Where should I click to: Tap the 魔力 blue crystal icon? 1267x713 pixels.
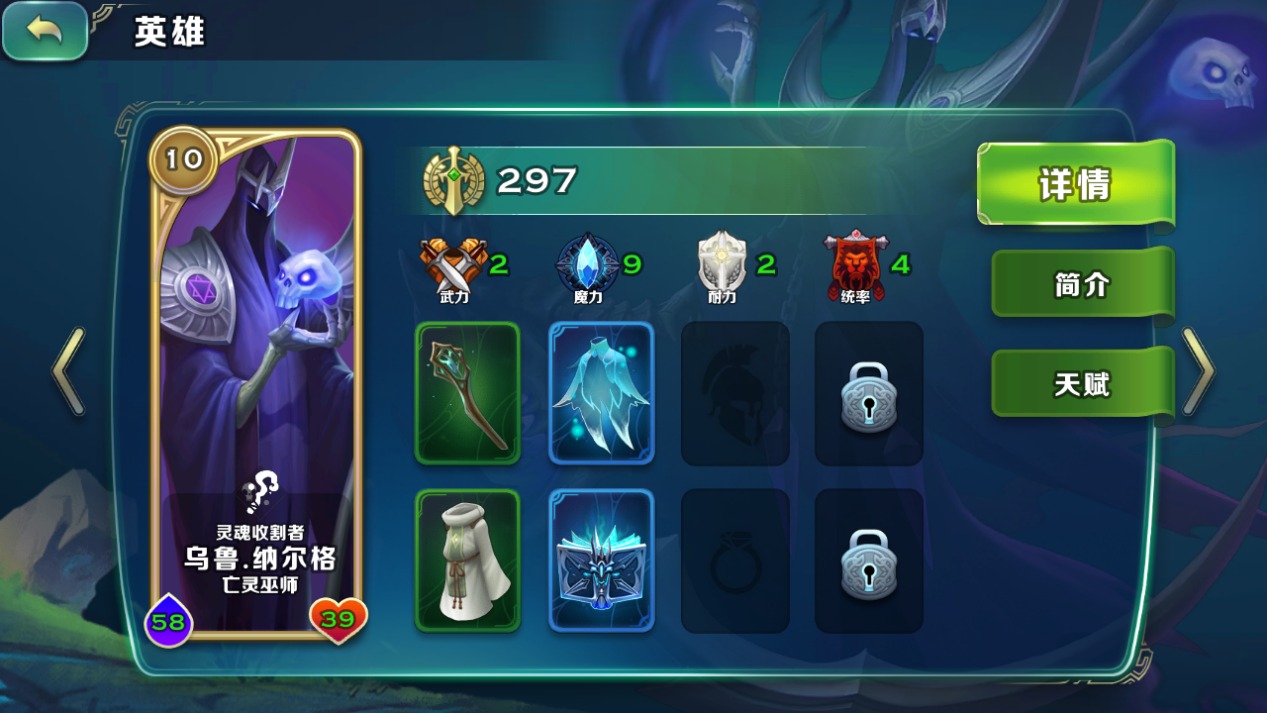(x=587, y=263)
